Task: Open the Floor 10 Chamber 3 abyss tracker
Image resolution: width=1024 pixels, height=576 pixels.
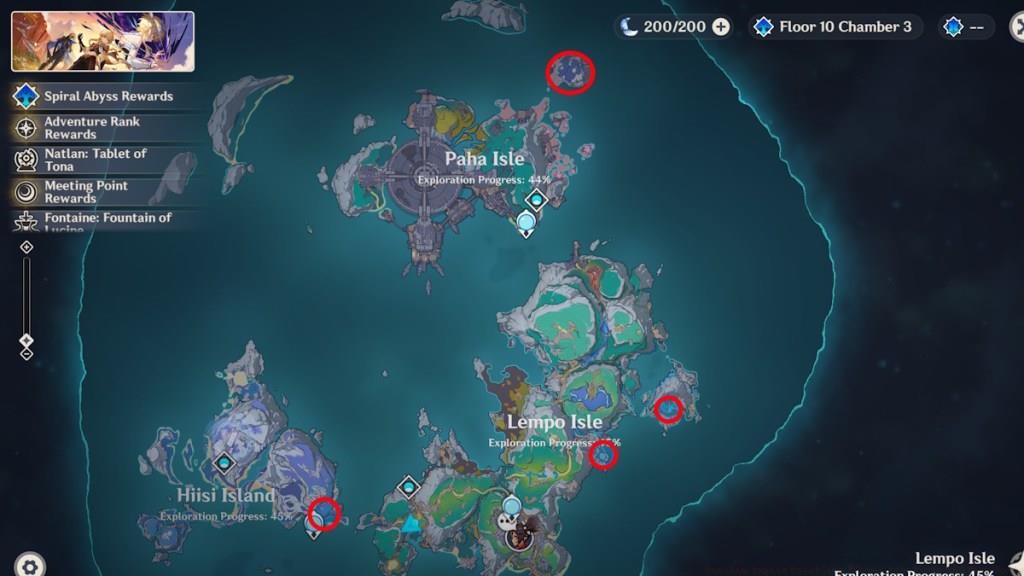Action: point(833,27)
